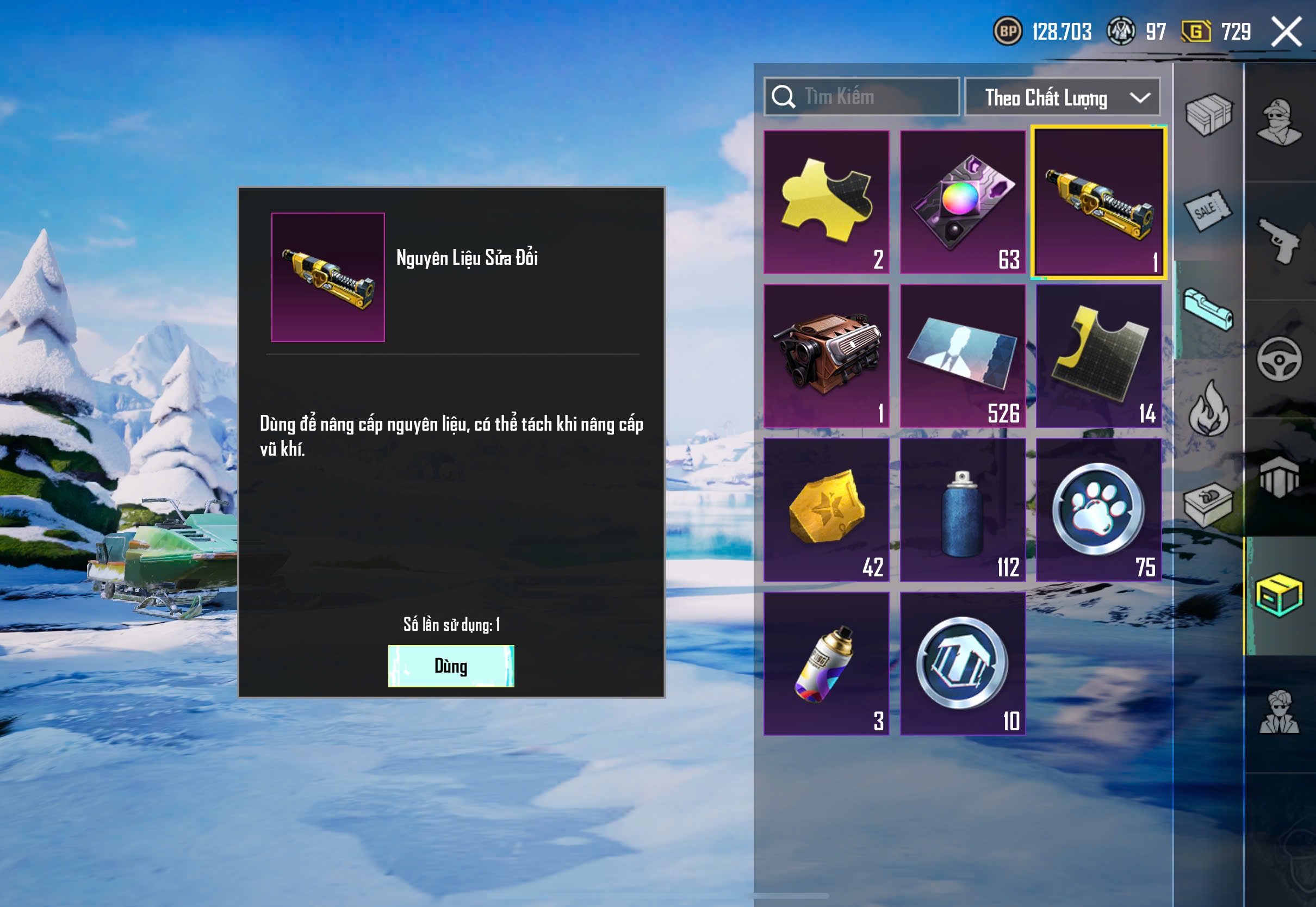Image resolution: width=1316 pixels, height=907 pixels.
Task: Use the item with the Dùng button
Action: coord(451,666)
